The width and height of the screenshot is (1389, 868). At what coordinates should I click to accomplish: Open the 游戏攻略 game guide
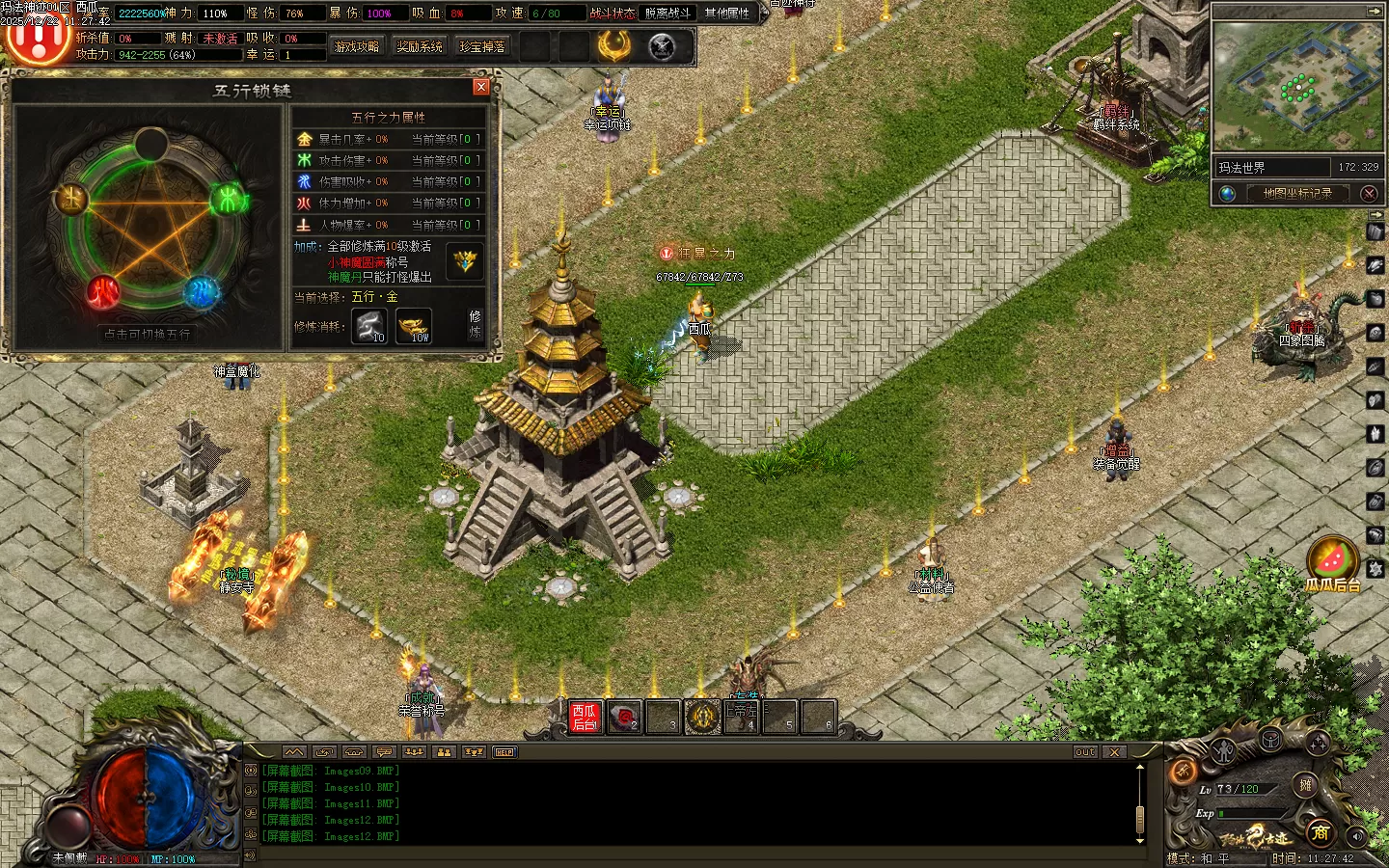pos(356,46)
